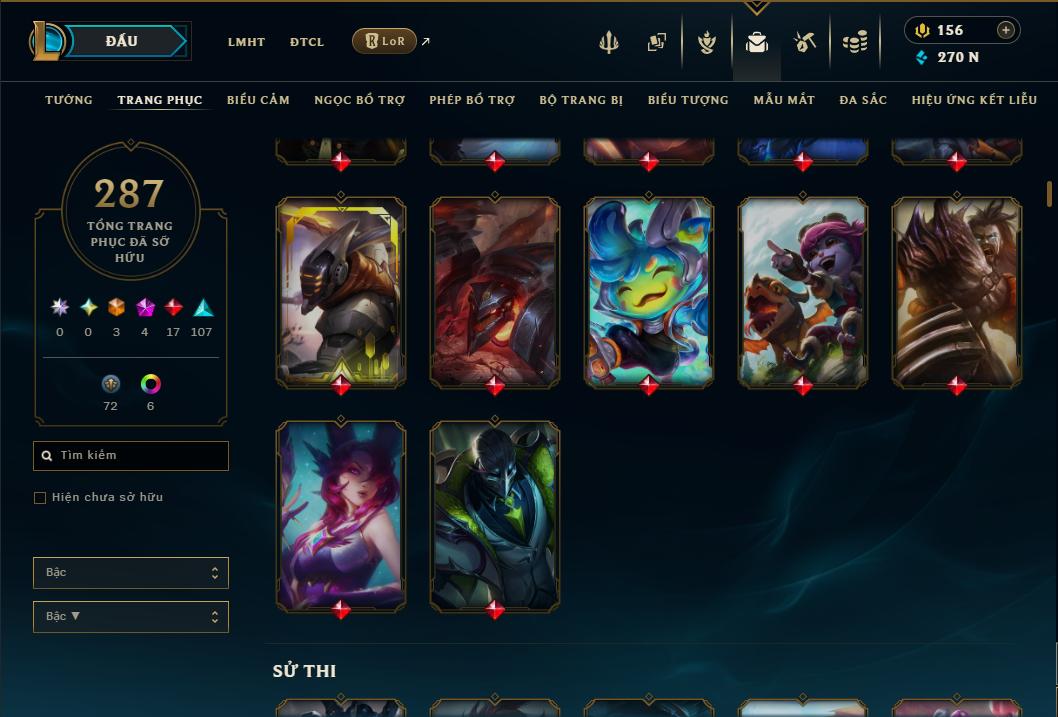
Task: Switch to the LMHT game tab
Action: tap(246, 42)
